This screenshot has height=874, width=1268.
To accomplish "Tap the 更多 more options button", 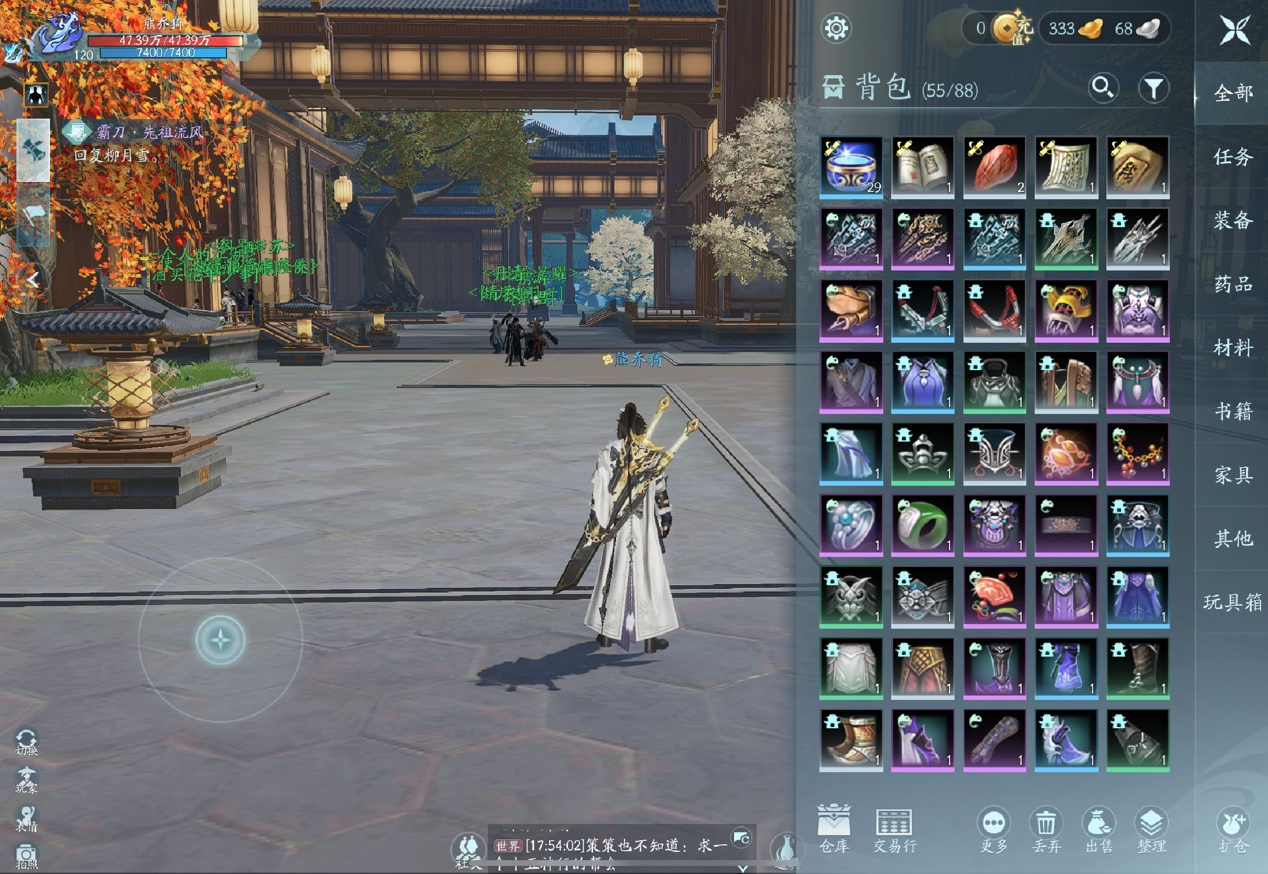I will (x=993, y=828).
